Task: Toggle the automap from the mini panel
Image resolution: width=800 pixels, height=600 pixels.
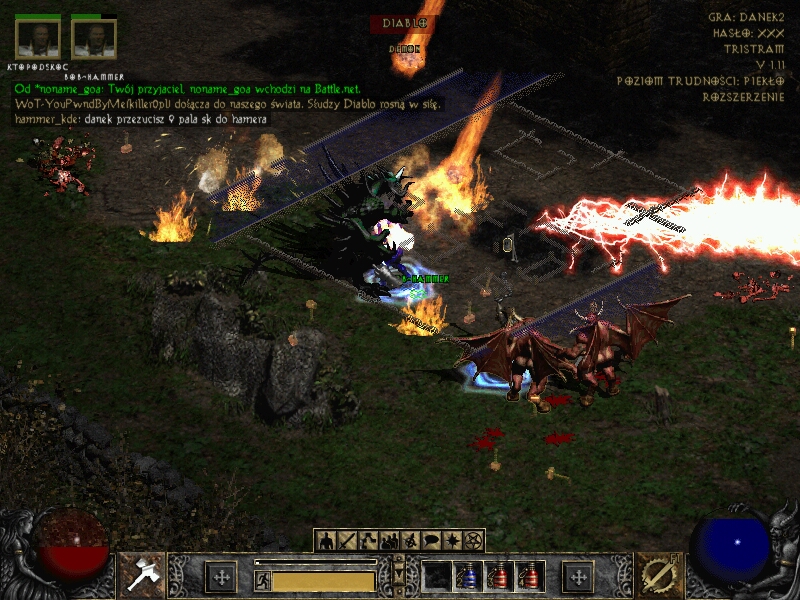Action: (411, 541)
